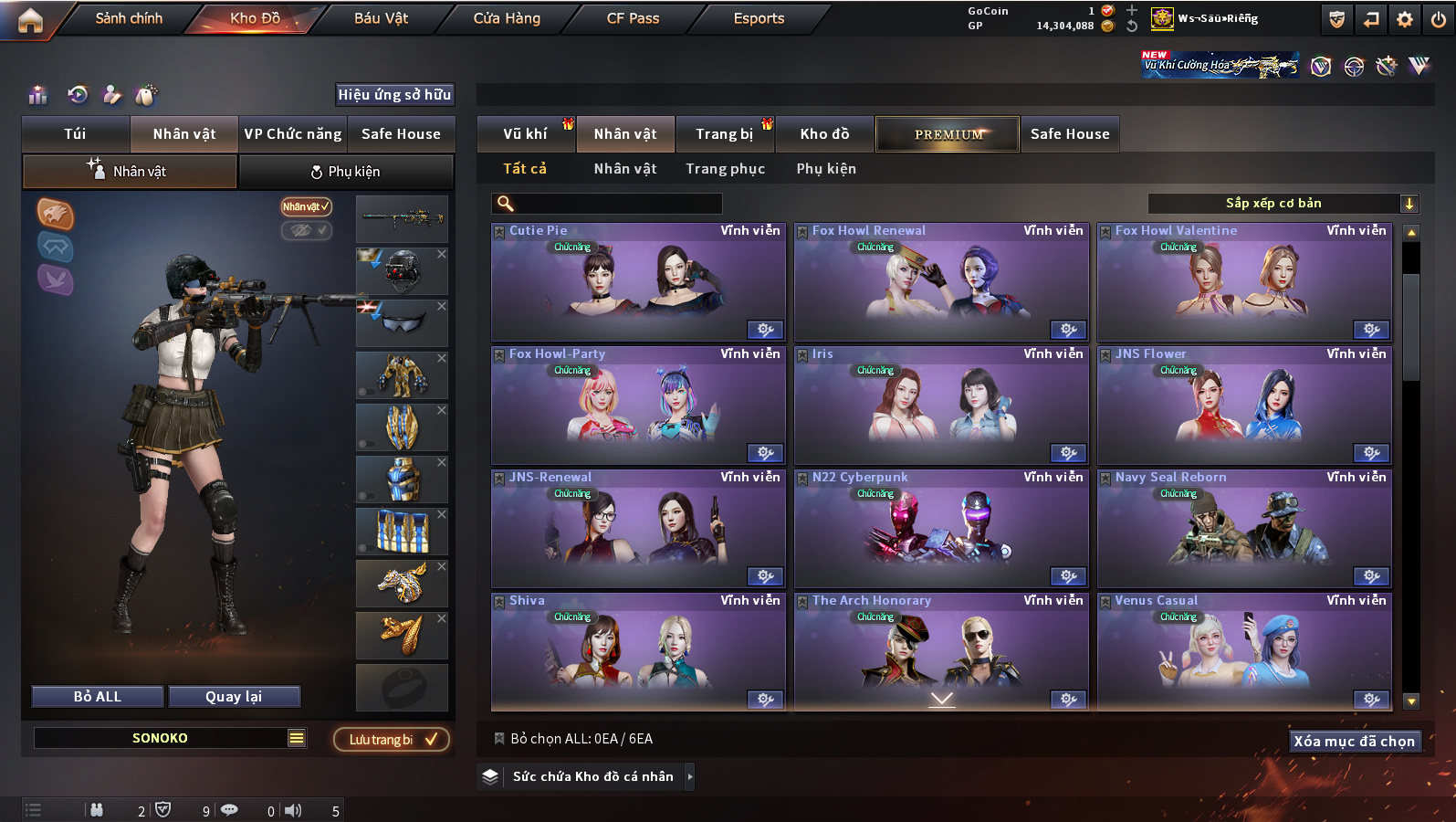Pick the Navy Seal Reborn character card
1456x822 pixels.
(1244, 530)
